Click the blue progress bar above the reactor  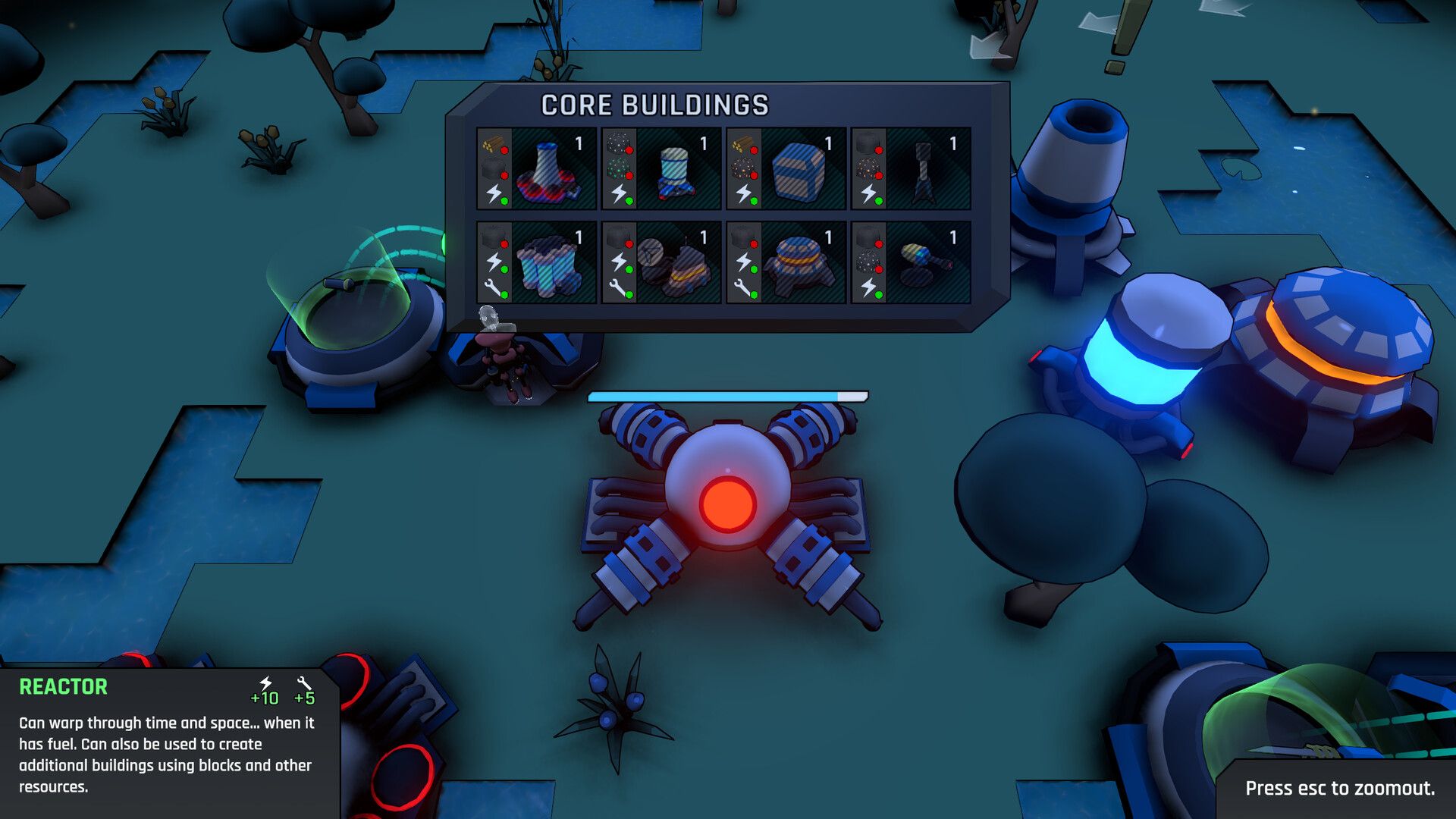pyautogui.click(x=728, y=394)
